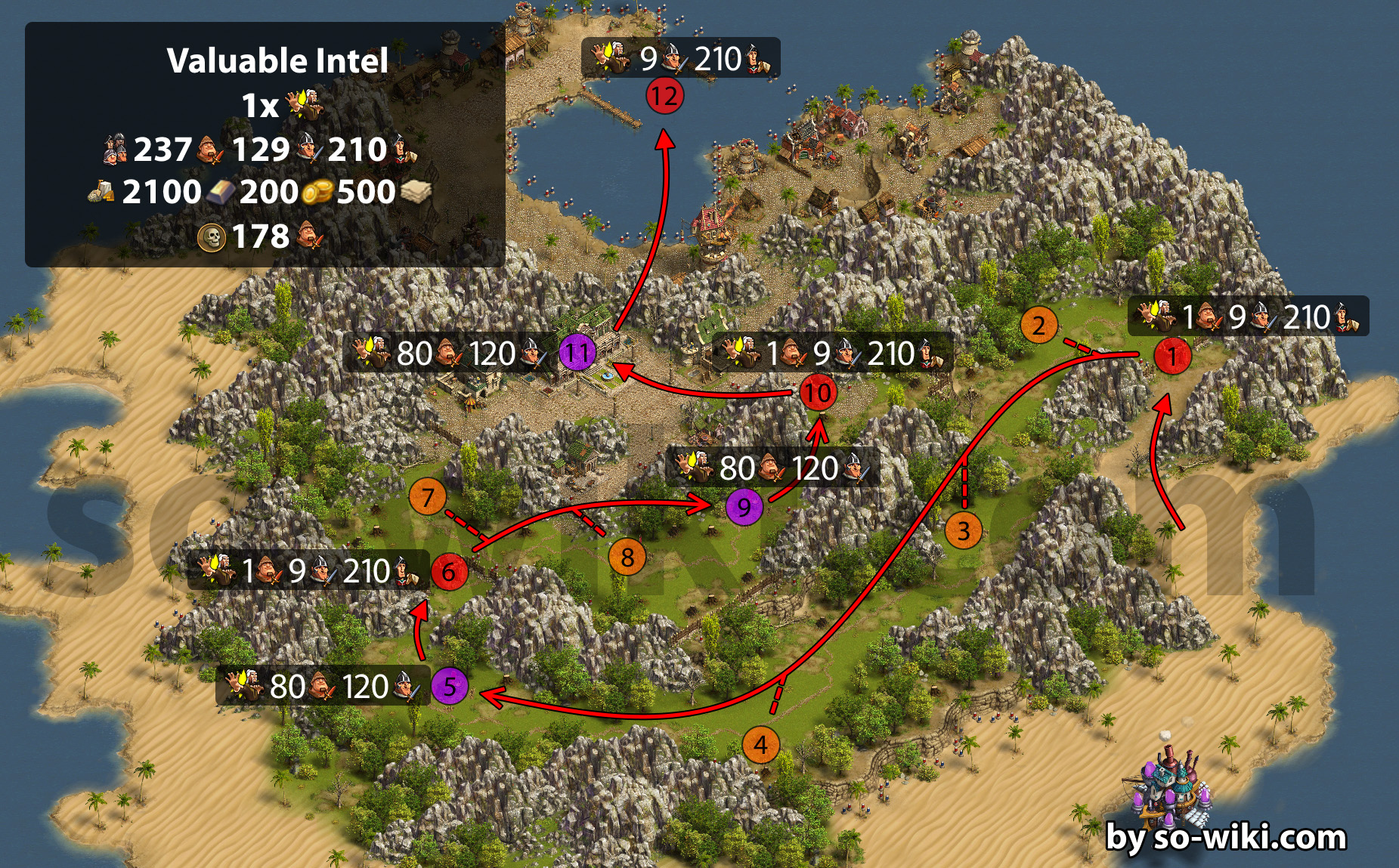Click orange marker number 2

(1039, 326)
